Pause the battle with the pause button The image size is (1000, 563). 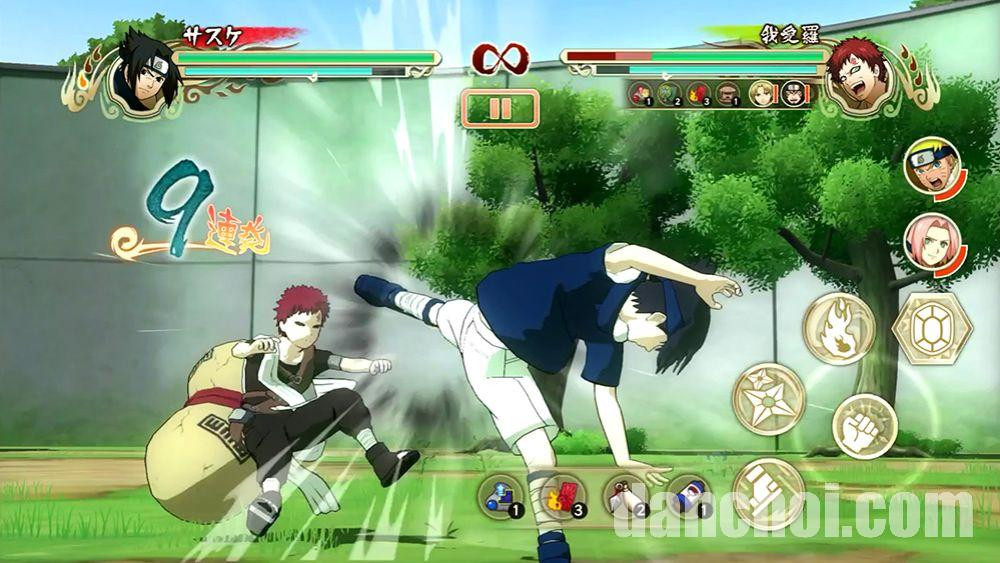tap(500, 108)
